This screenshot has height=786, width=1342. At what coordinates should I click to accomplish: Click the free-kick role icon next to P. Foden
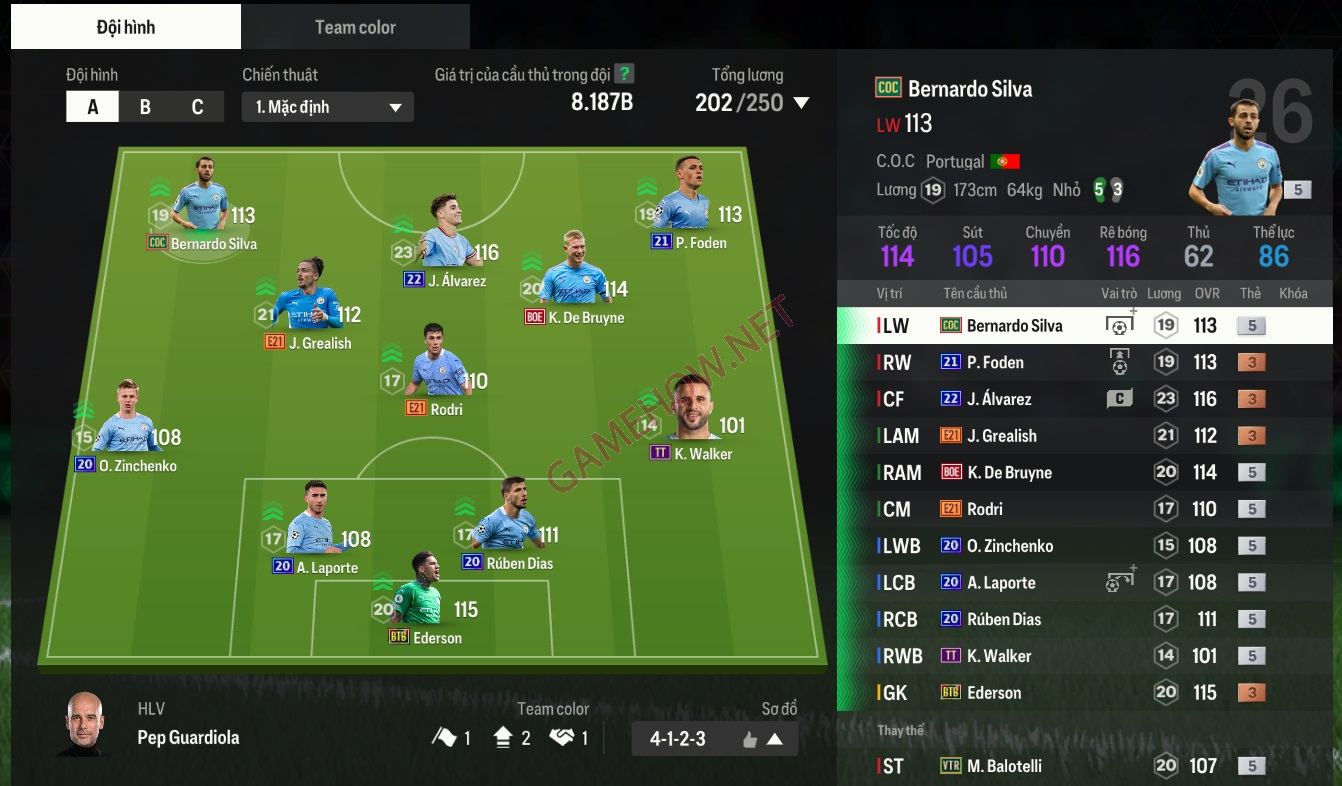tap(1119, 362)
